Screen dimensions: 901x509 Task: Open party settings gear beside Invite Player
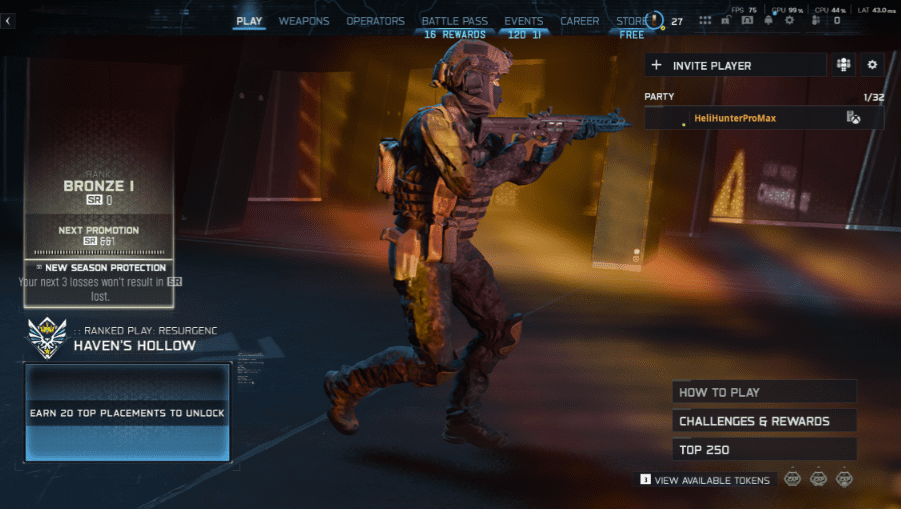tap(872, 65)
